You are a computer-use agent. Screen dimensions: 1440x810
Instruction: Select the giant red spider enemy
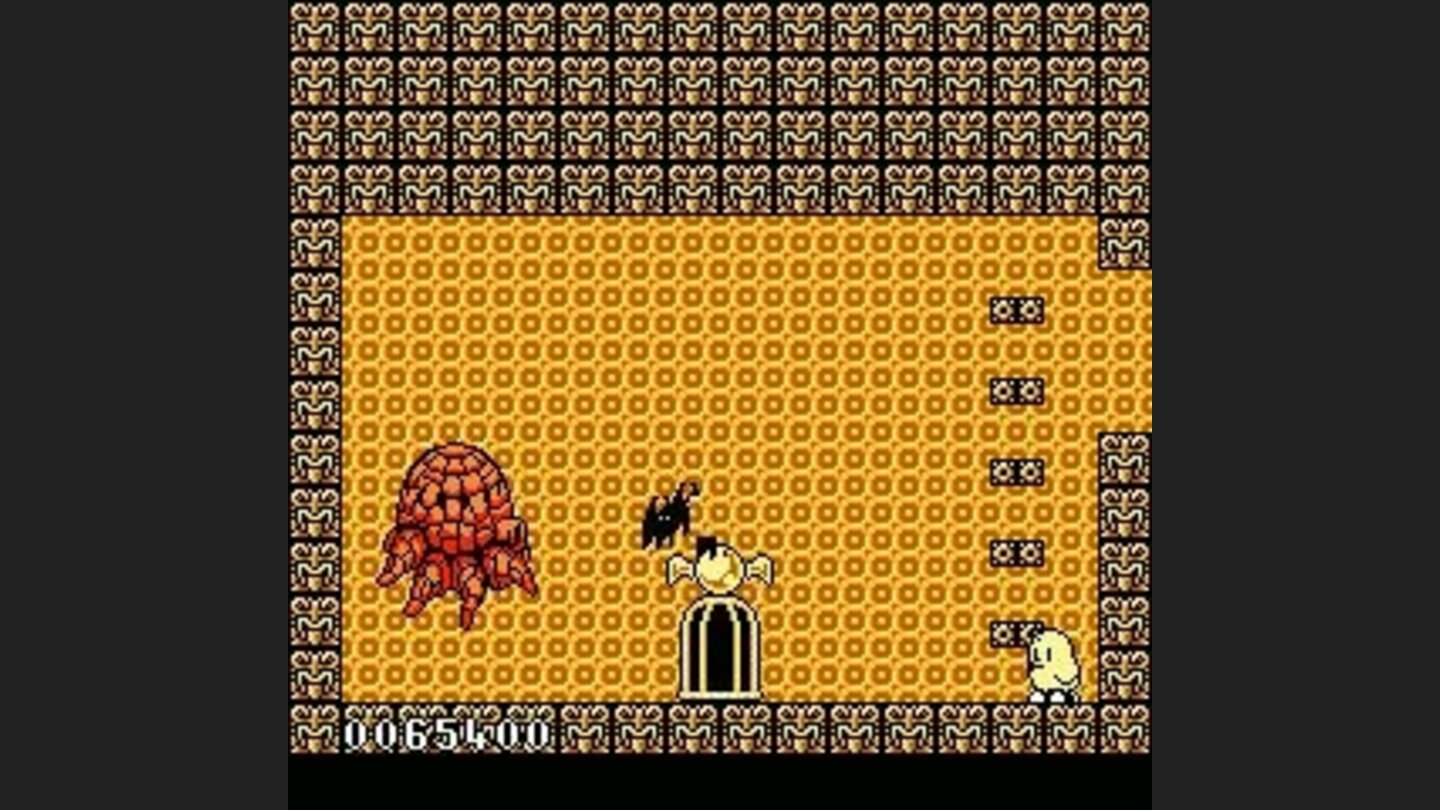pos(455,530)
